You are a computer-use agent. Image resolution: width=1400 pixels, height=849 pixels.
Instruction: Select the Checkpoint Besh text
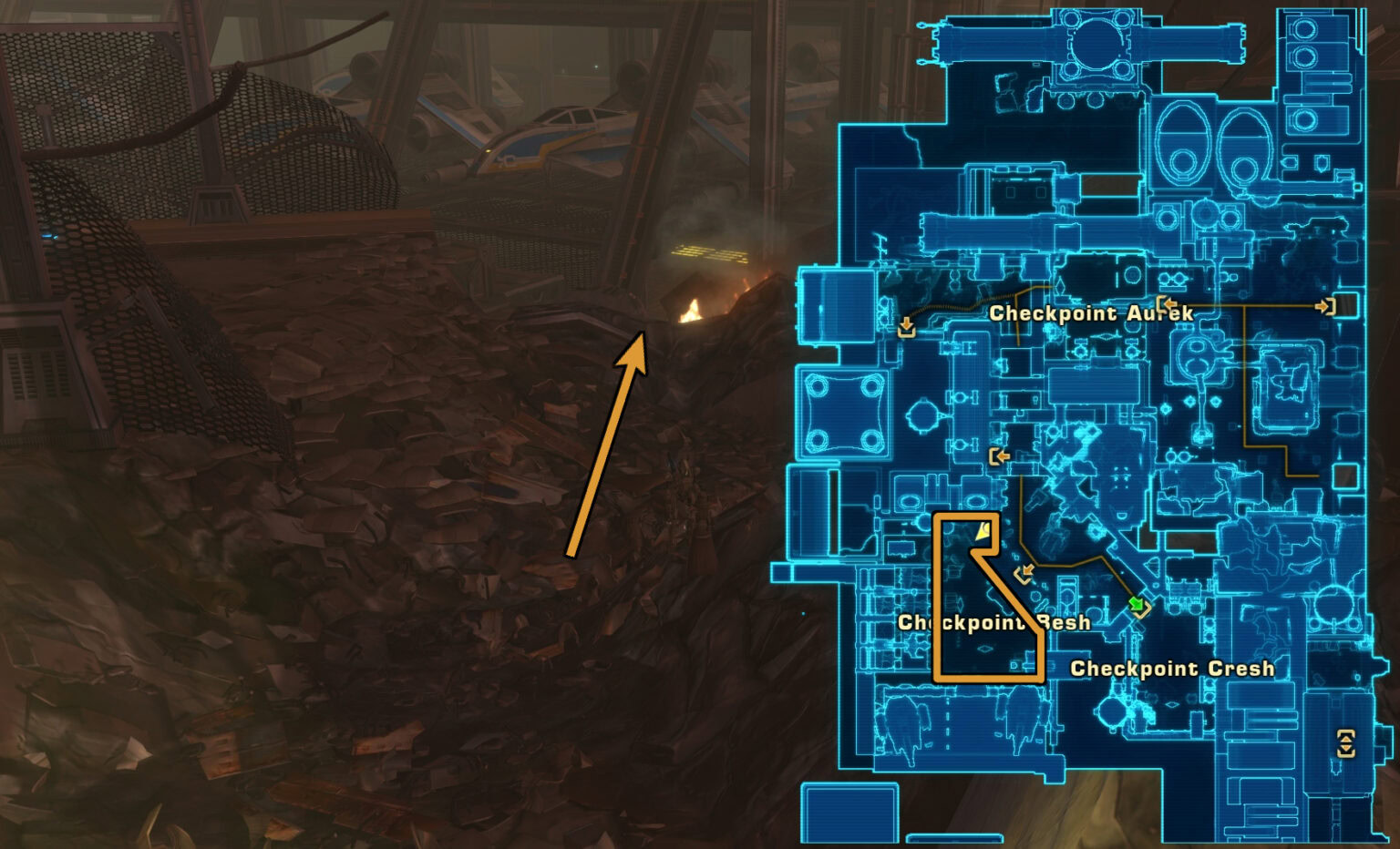(993, 623)
